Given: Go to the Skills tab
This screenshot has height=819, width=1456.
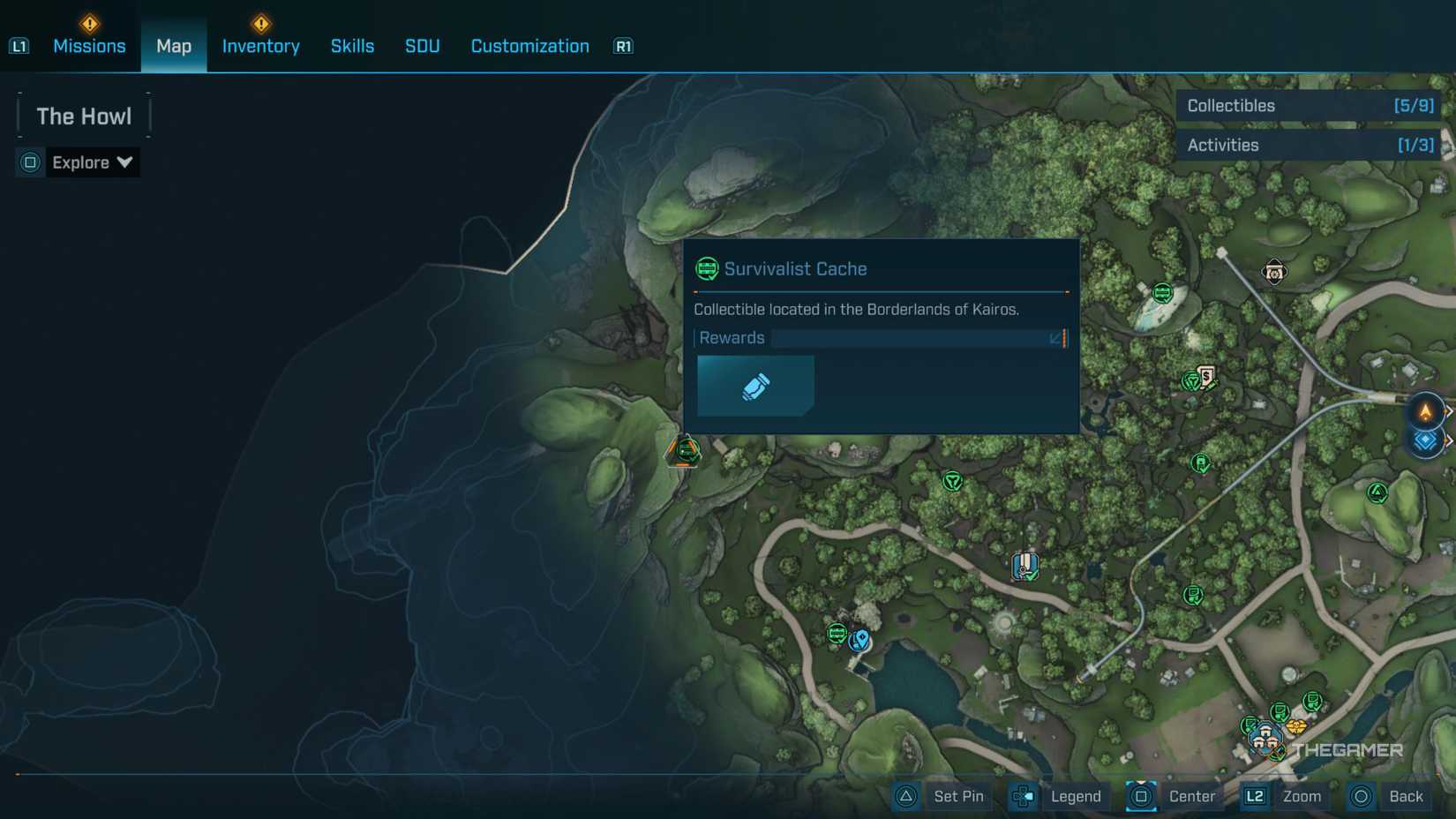Looking at the screenshot, I should (352, 46).
